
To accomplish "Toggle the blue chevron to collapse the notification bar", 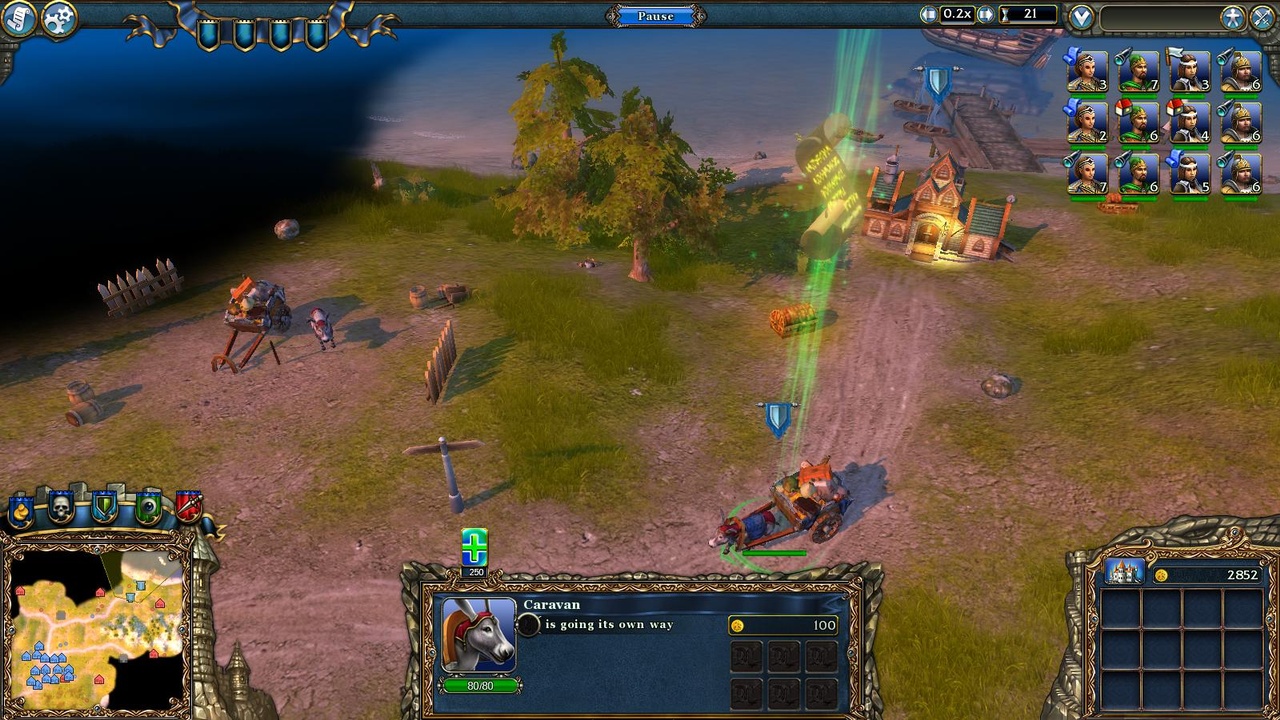I will coord(1080,14).
